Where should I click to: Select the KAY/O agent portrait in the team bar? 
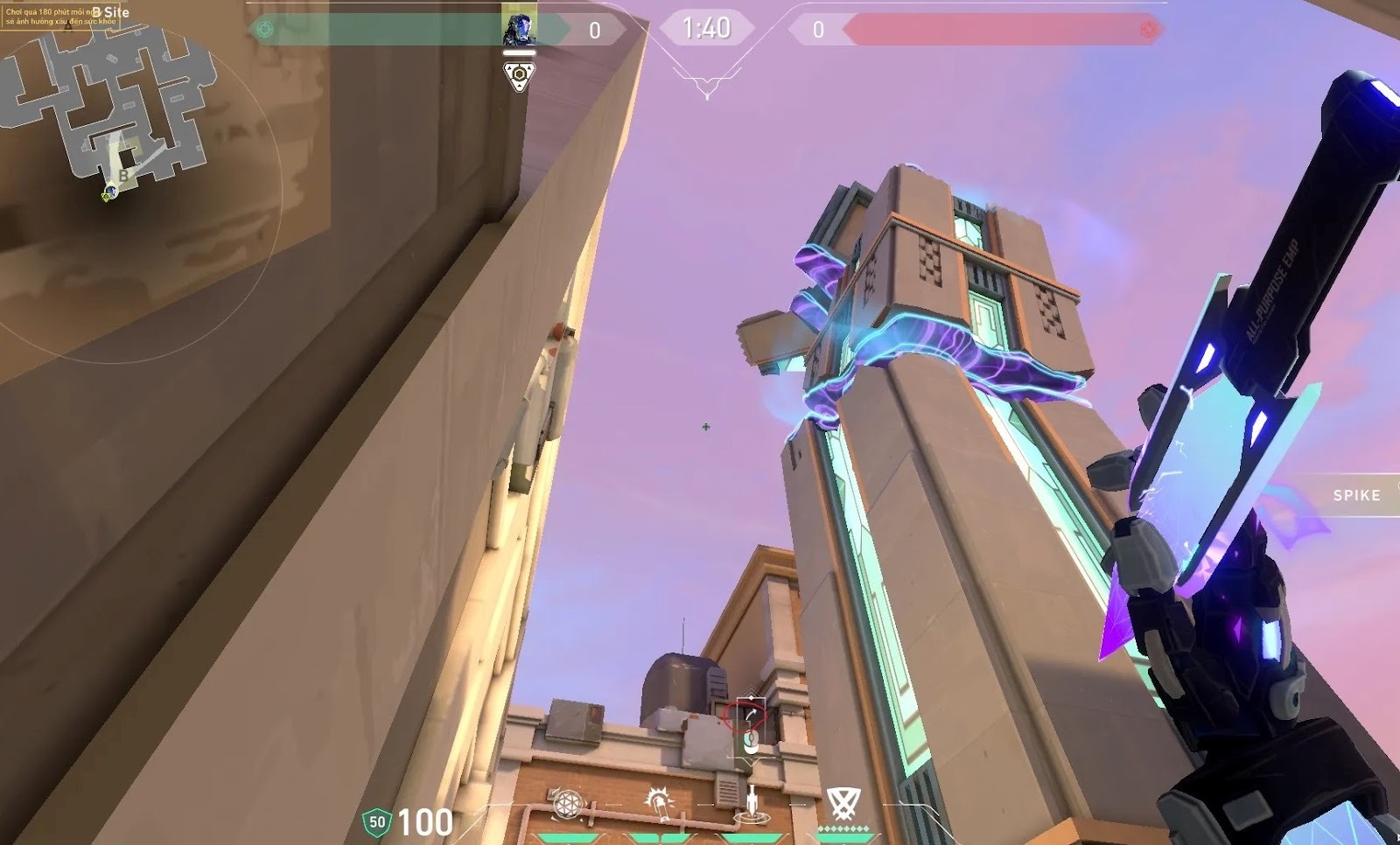[518, 28]
